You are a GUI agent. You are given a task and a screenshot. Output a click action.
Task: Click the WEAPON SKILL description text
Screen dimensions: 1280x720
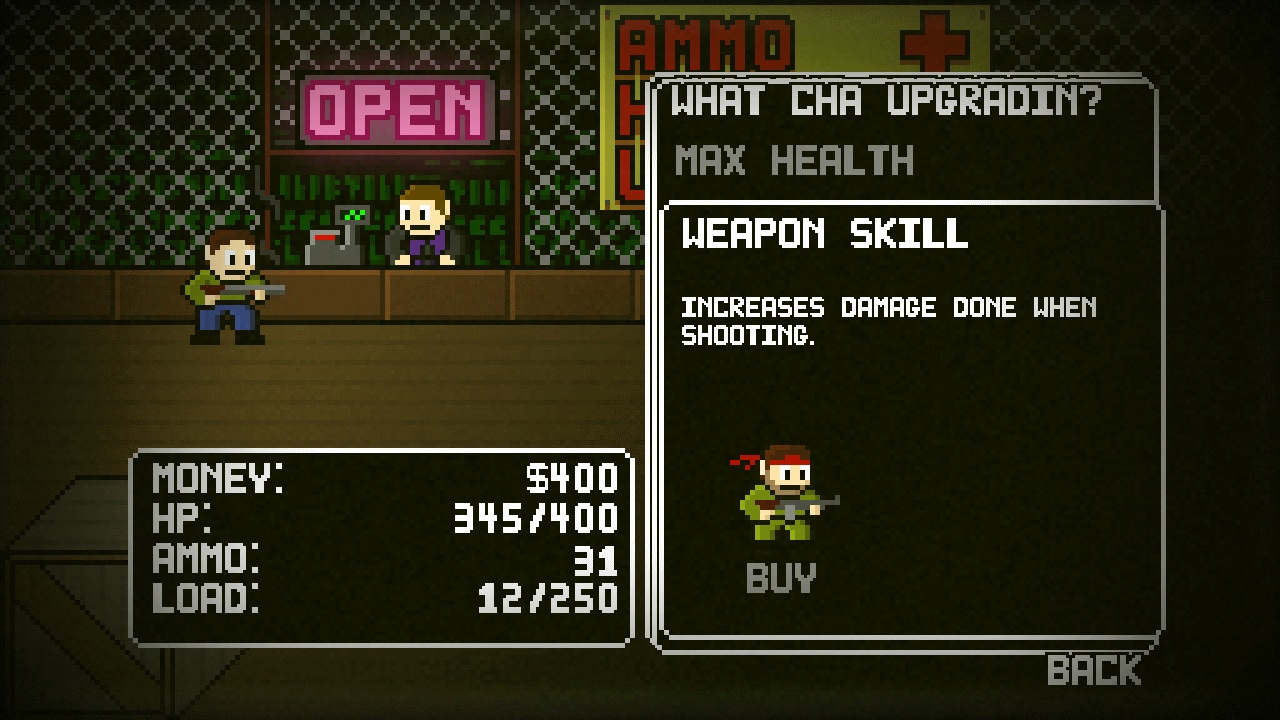[x=888, y=317]
